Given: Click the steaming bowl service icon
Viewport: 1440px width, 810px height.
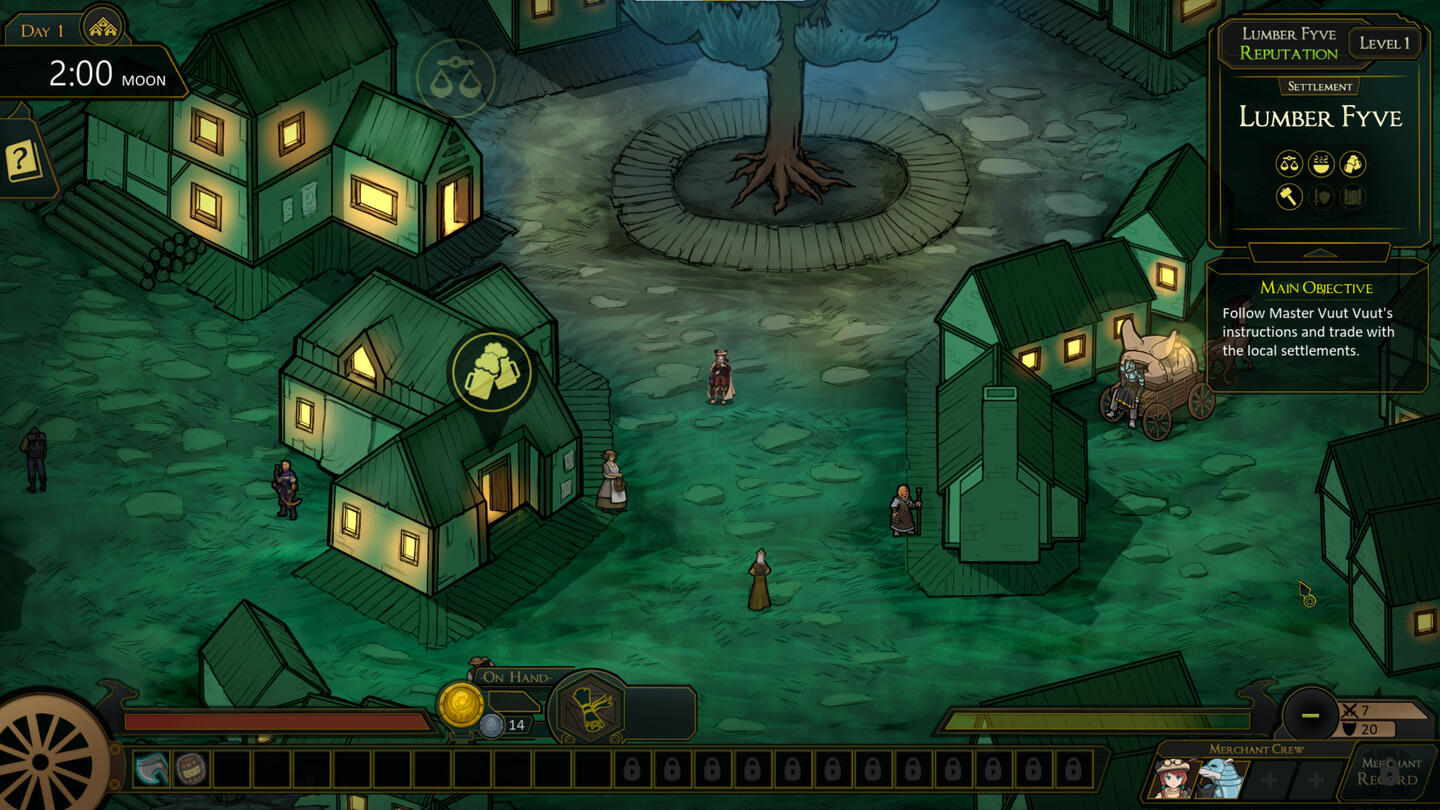Looking at the screenshot, I should point(1321,163).
